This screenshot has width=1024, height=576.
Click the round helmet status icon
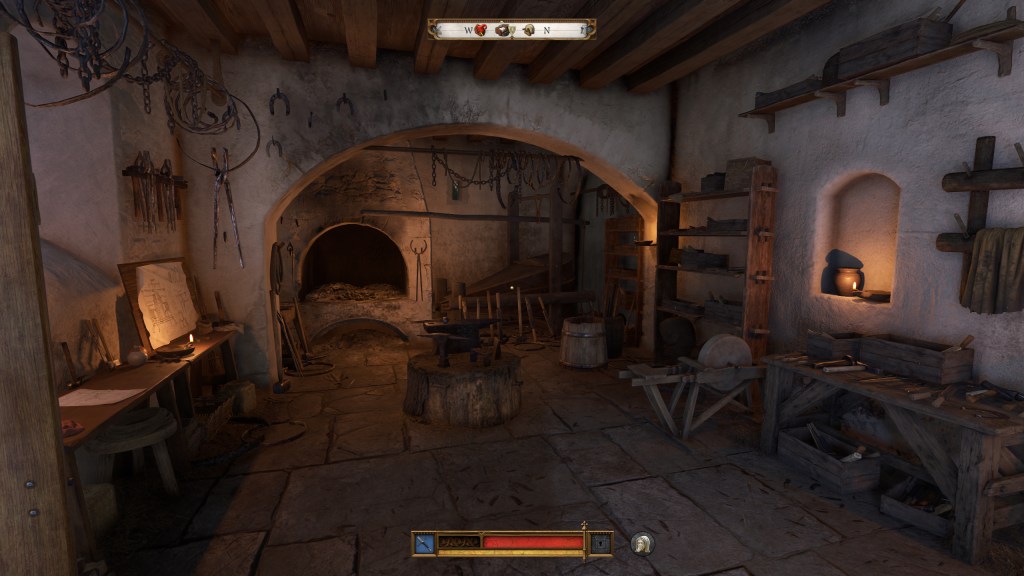641,543
